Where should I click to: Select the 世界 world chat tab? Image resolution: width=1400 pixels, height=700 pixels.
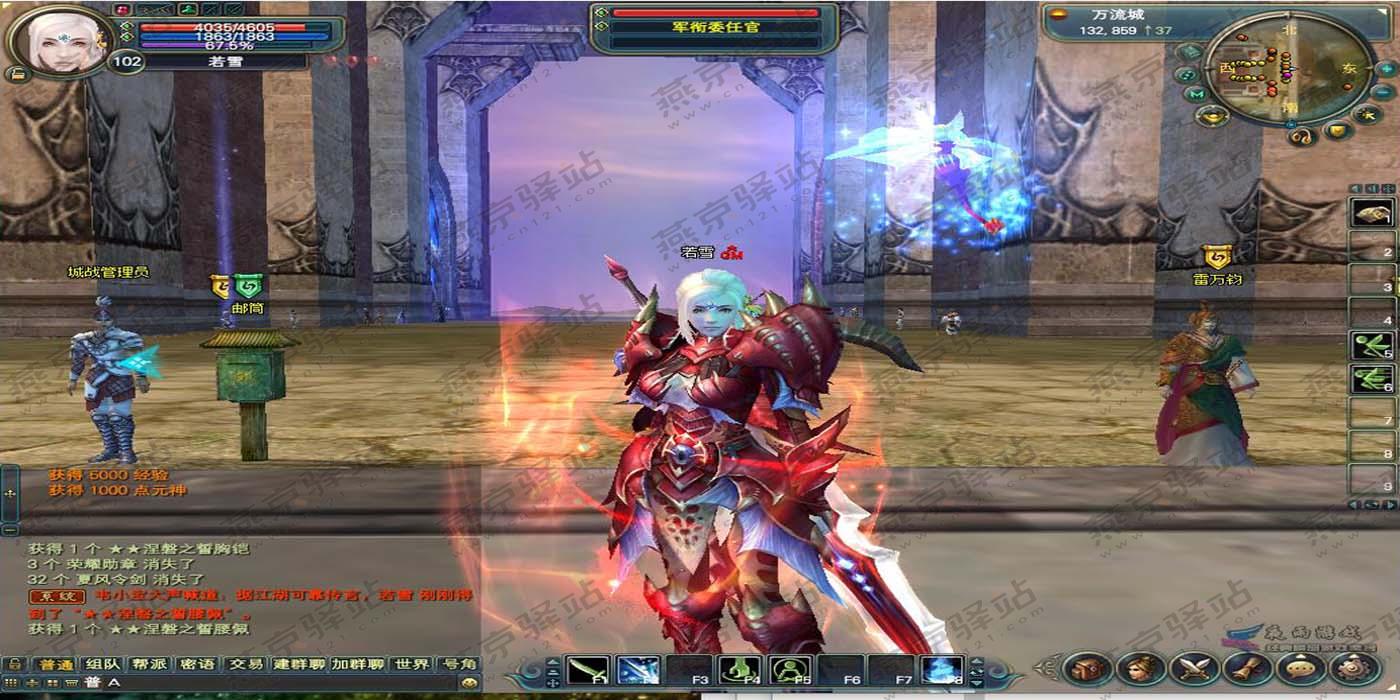412,665
